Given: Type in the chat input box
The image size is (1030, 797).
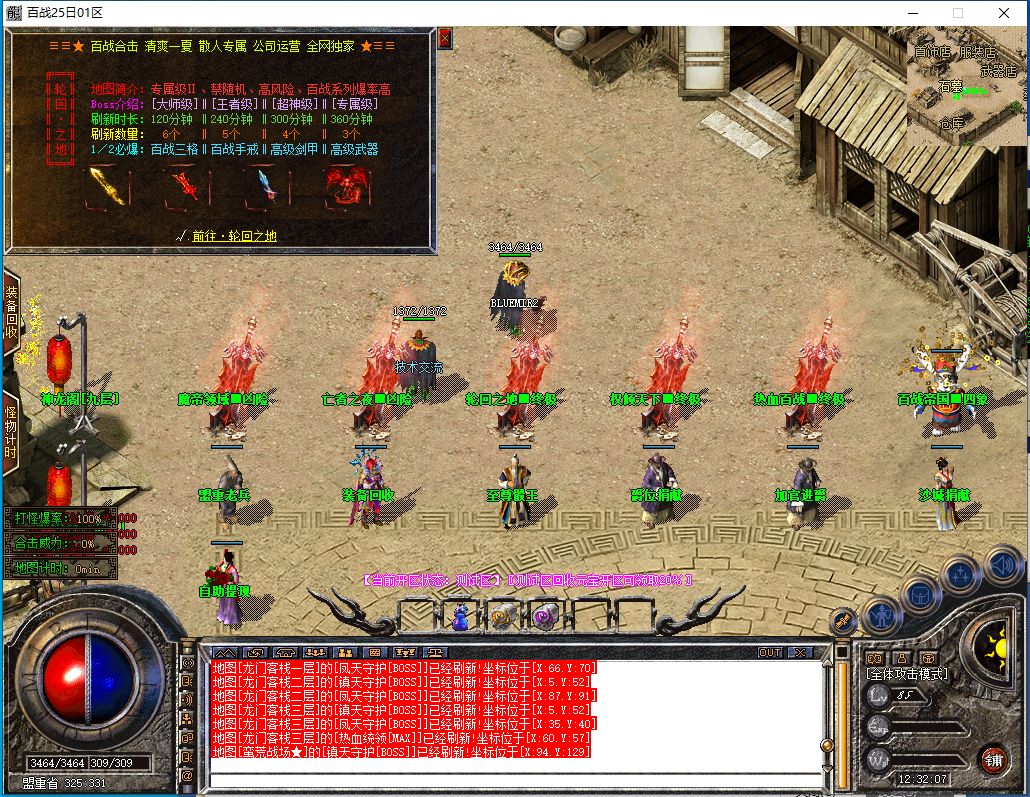Looking at the screenshot, I should 510,778.
